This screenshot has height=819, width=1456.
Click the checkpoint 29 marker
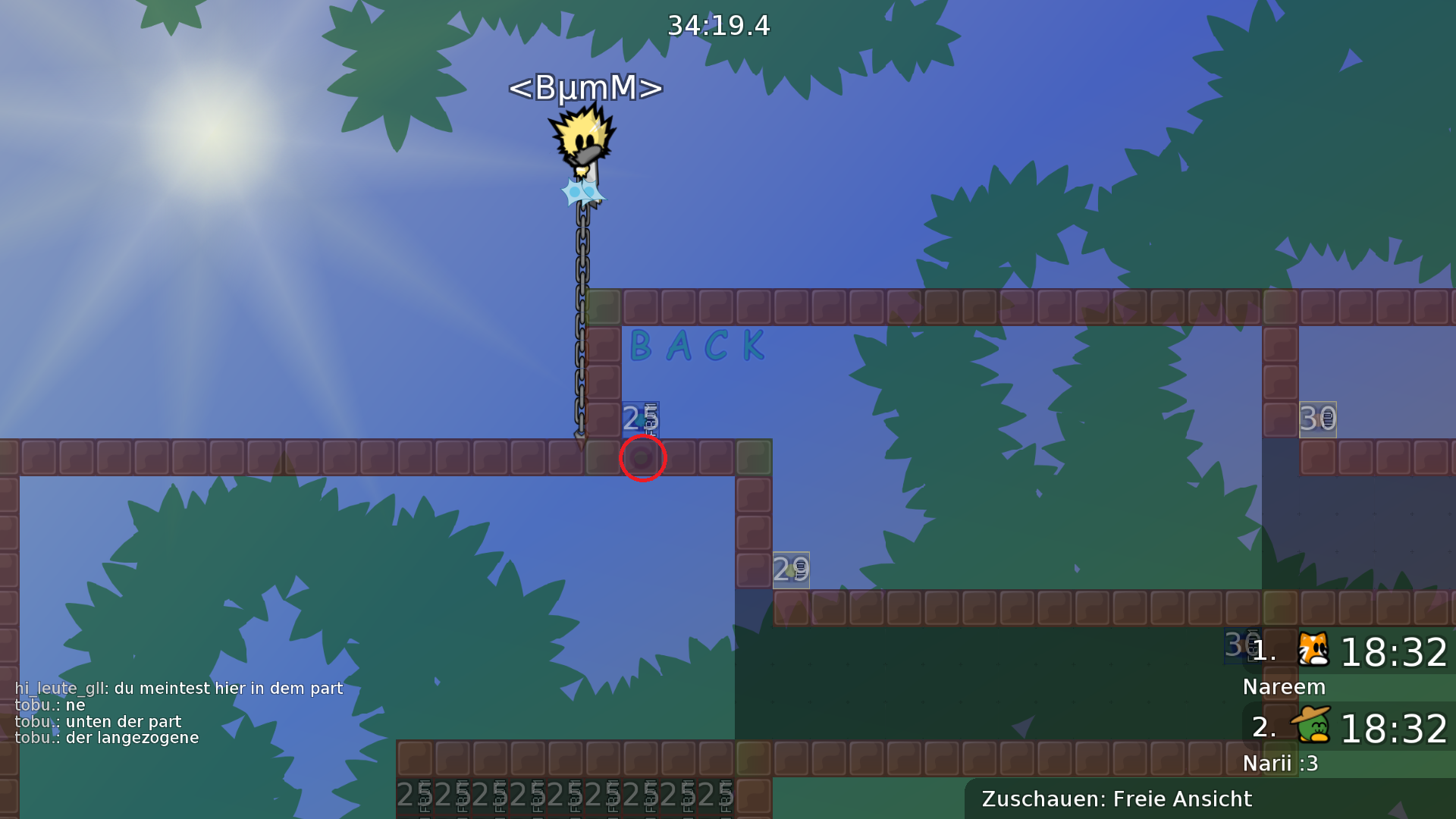click(x=792, y=569)
